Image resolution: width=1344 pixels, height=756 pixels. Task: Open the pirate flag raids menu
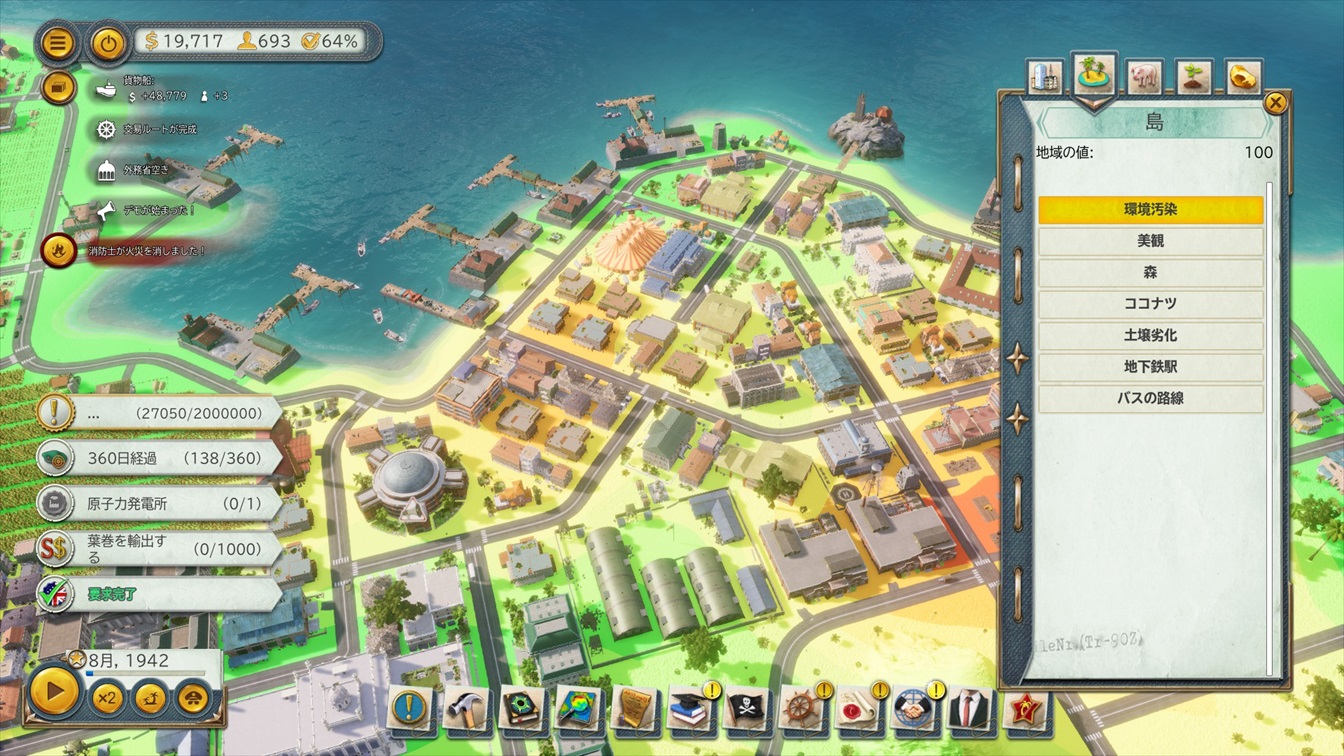(x=747, y=708)
